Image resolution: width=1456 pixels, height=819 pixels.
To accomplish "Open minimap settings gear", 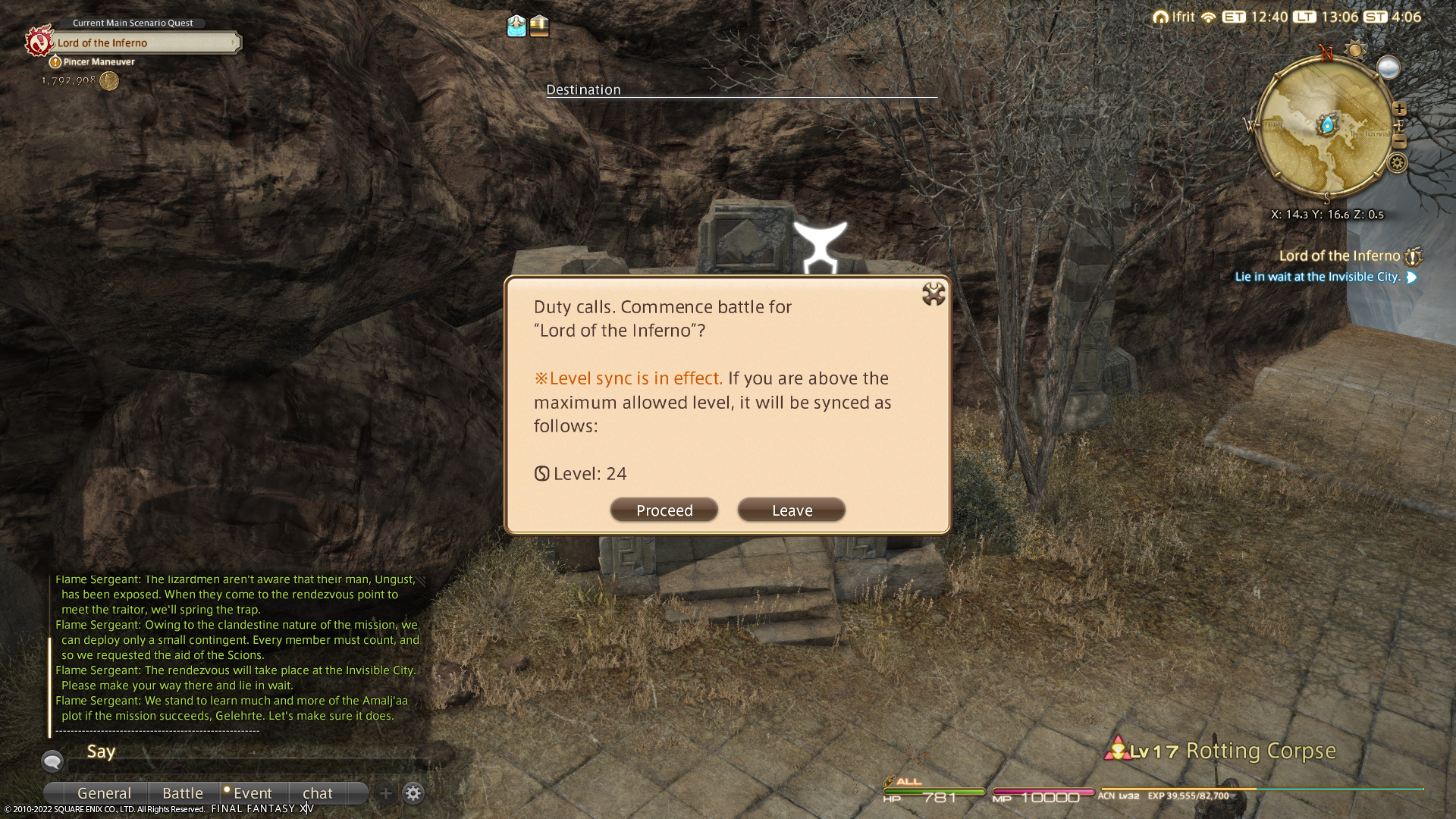I will tap(1397, 163).
